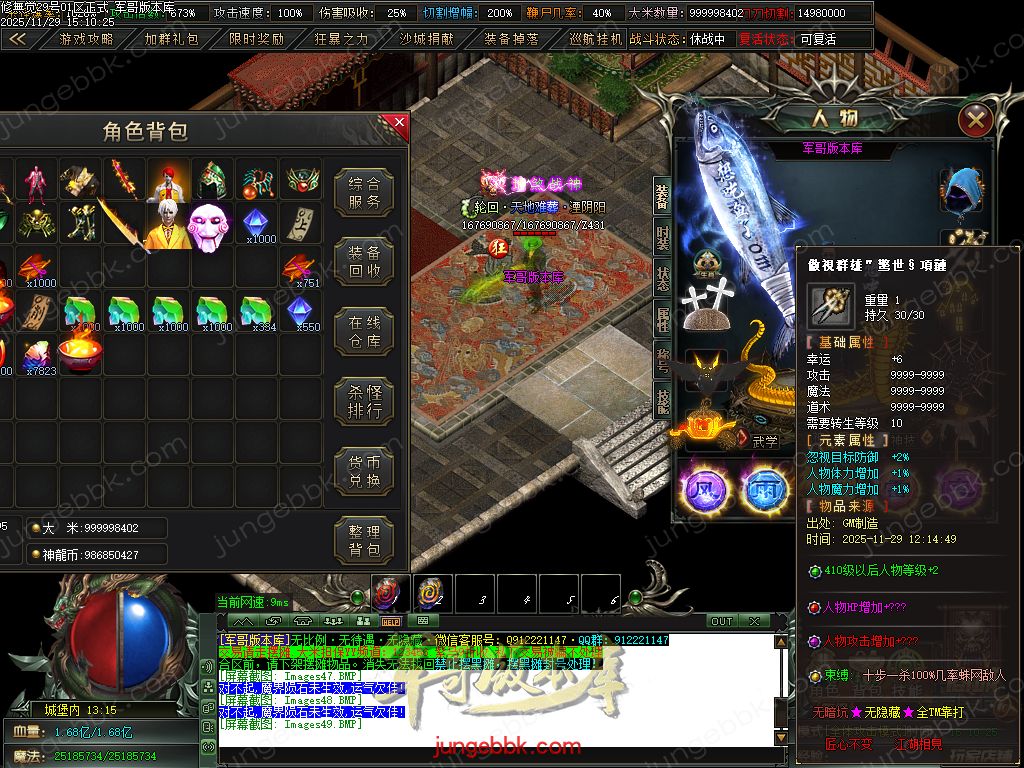
Task: Show the 杀怪排行 monster kill ranking
Action: (x=364, y=402)
